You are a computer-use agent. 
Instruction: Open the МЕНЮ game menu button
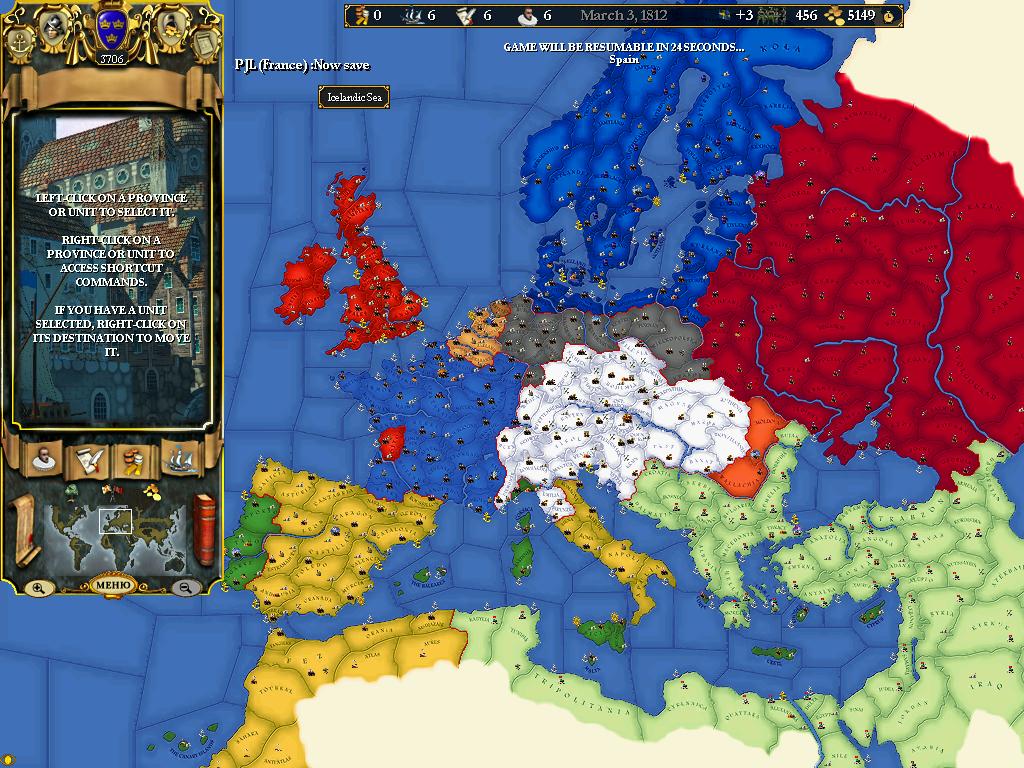(x=111, y=585)
